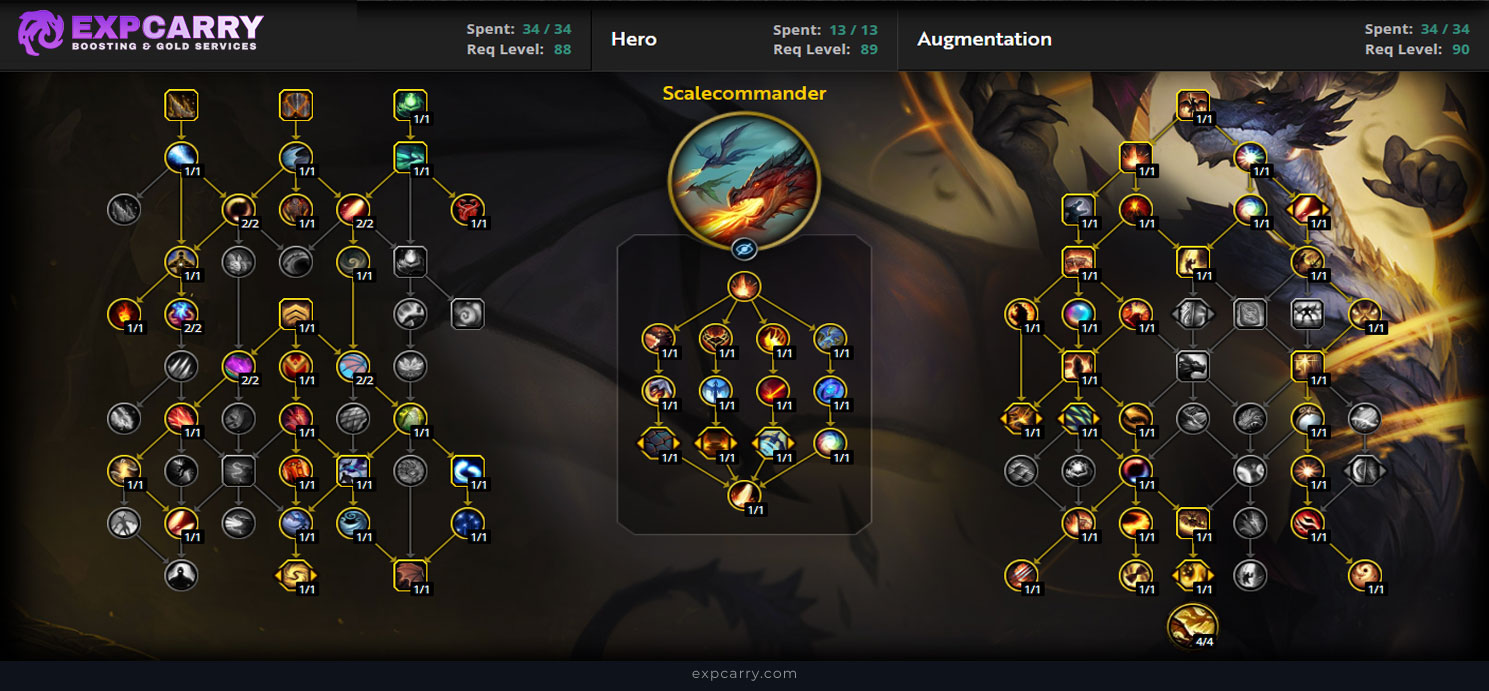Click the red dragon wing square talent node
Screen dimensions: 1489x691
[410, 574]
